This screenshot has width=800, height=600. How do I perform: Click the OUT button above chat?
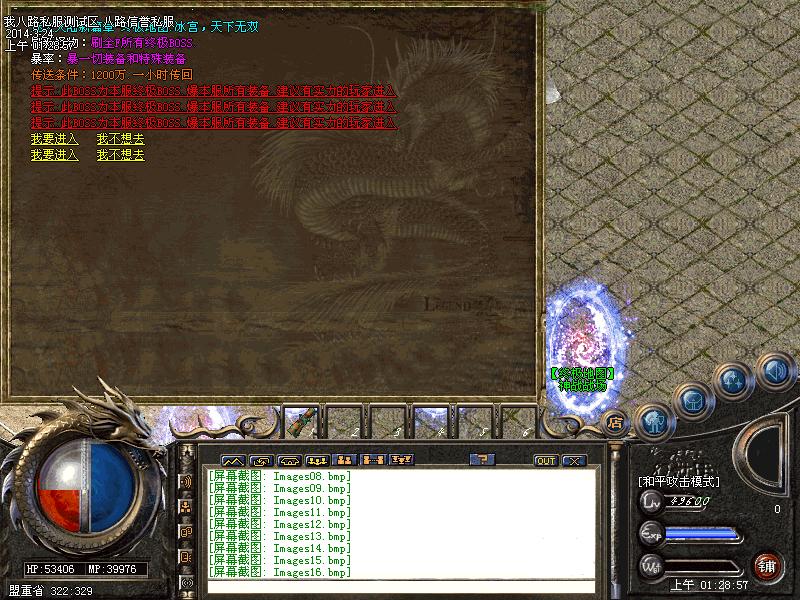point(545,461)
